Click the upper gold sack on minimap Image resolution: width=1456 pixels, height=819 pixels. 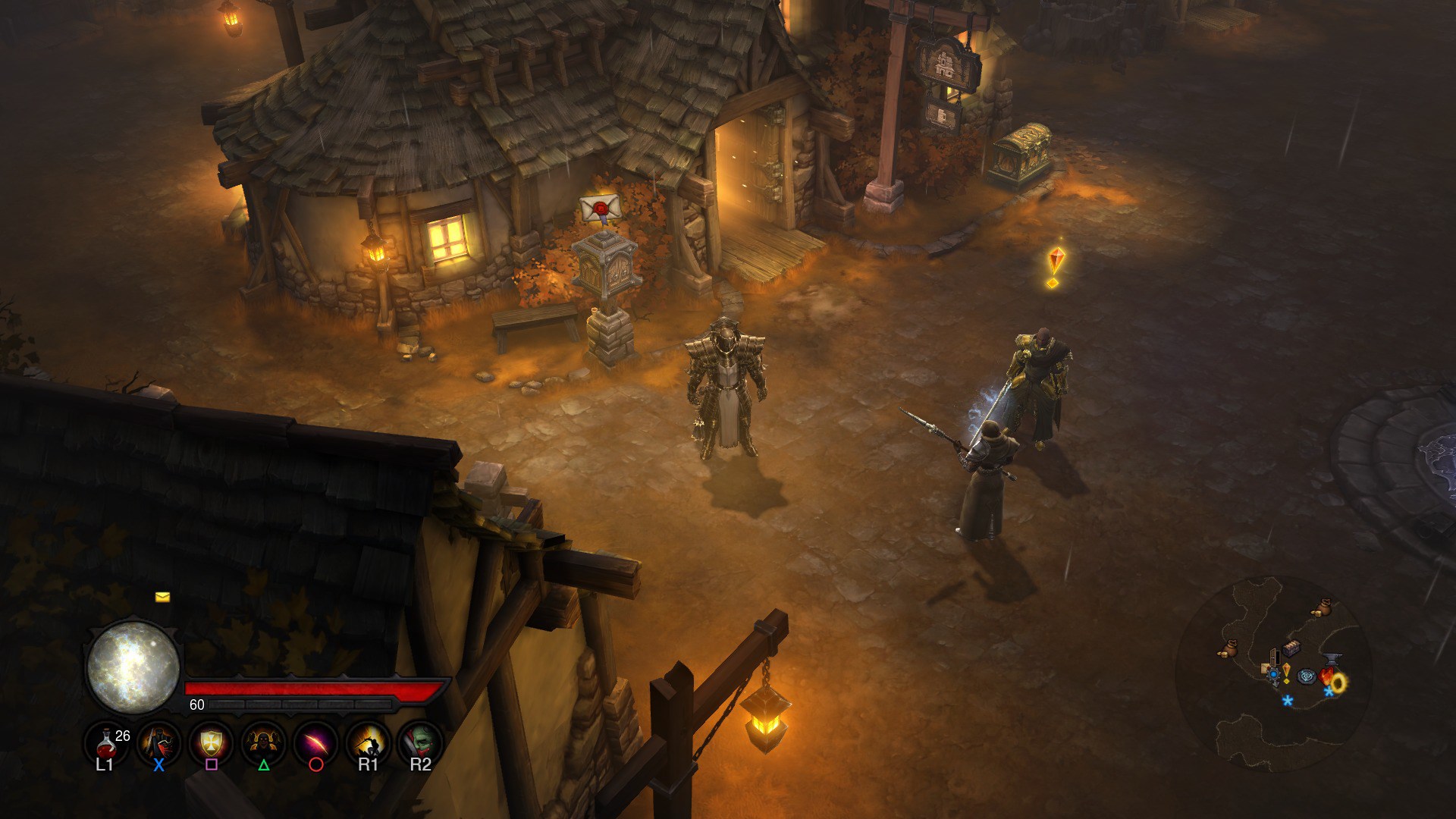coord(1323,607)
